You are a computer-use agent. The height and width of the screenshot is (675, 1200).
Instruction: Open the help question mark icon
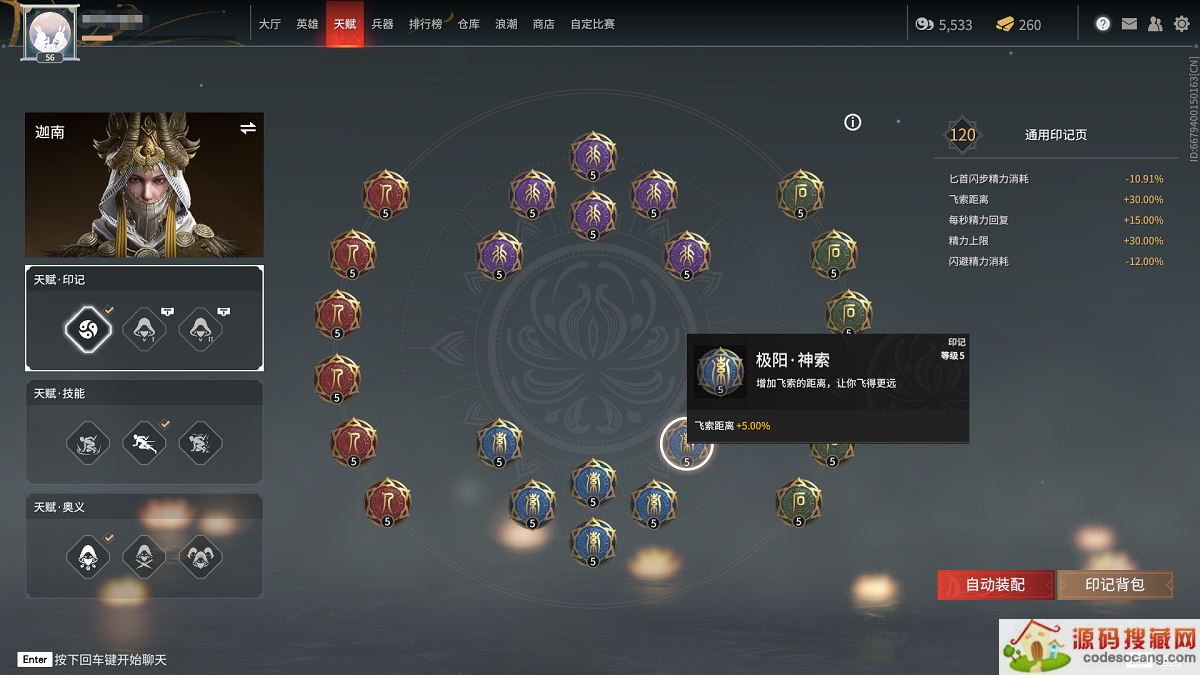[x=1103, y=24]
